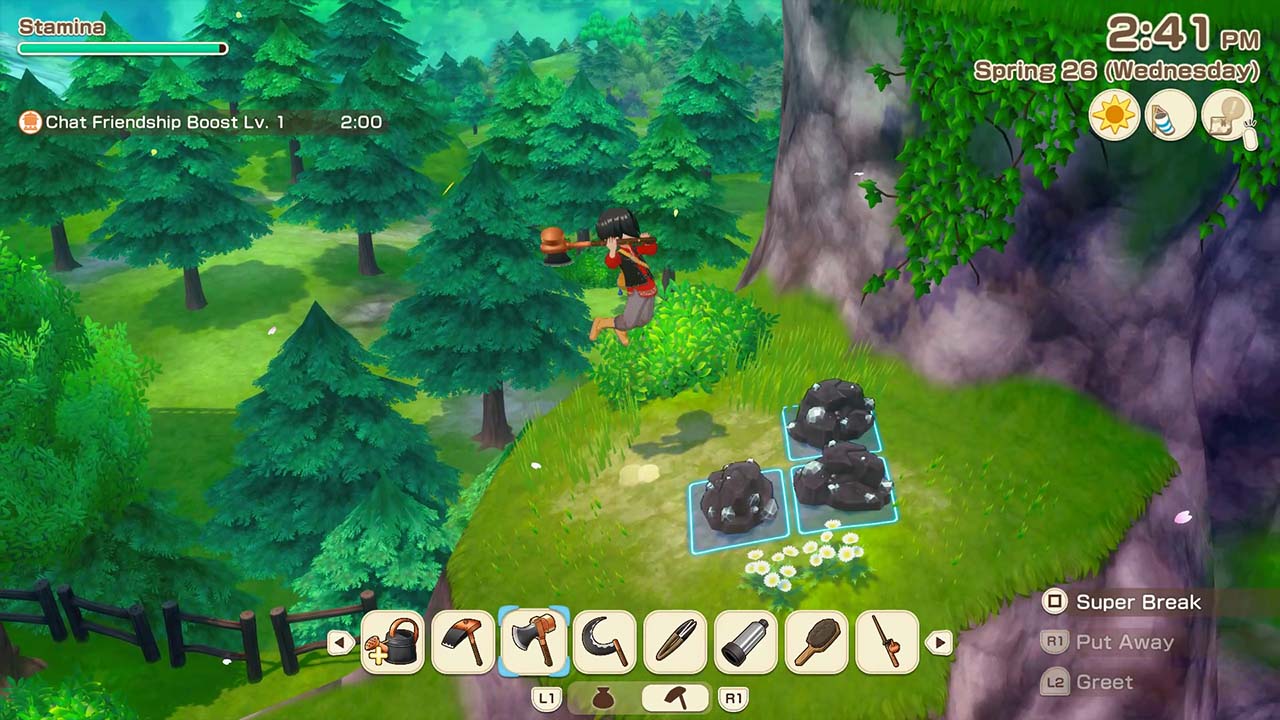Choose the fishing rod slot
1280x720 pixels.
click(888, 641)
